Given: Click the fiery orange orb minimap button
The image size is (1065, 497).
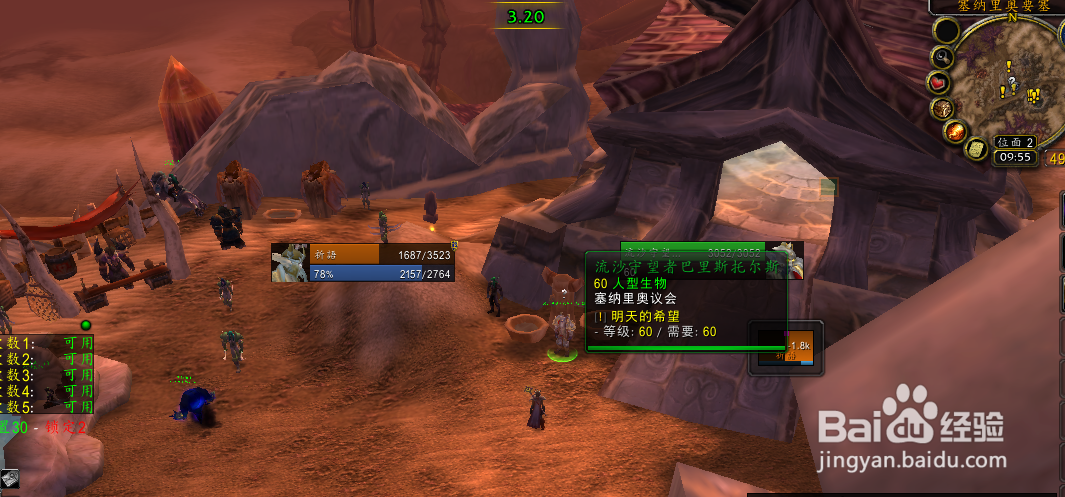Looking at the screenshot, I should [x=953, y=131].
